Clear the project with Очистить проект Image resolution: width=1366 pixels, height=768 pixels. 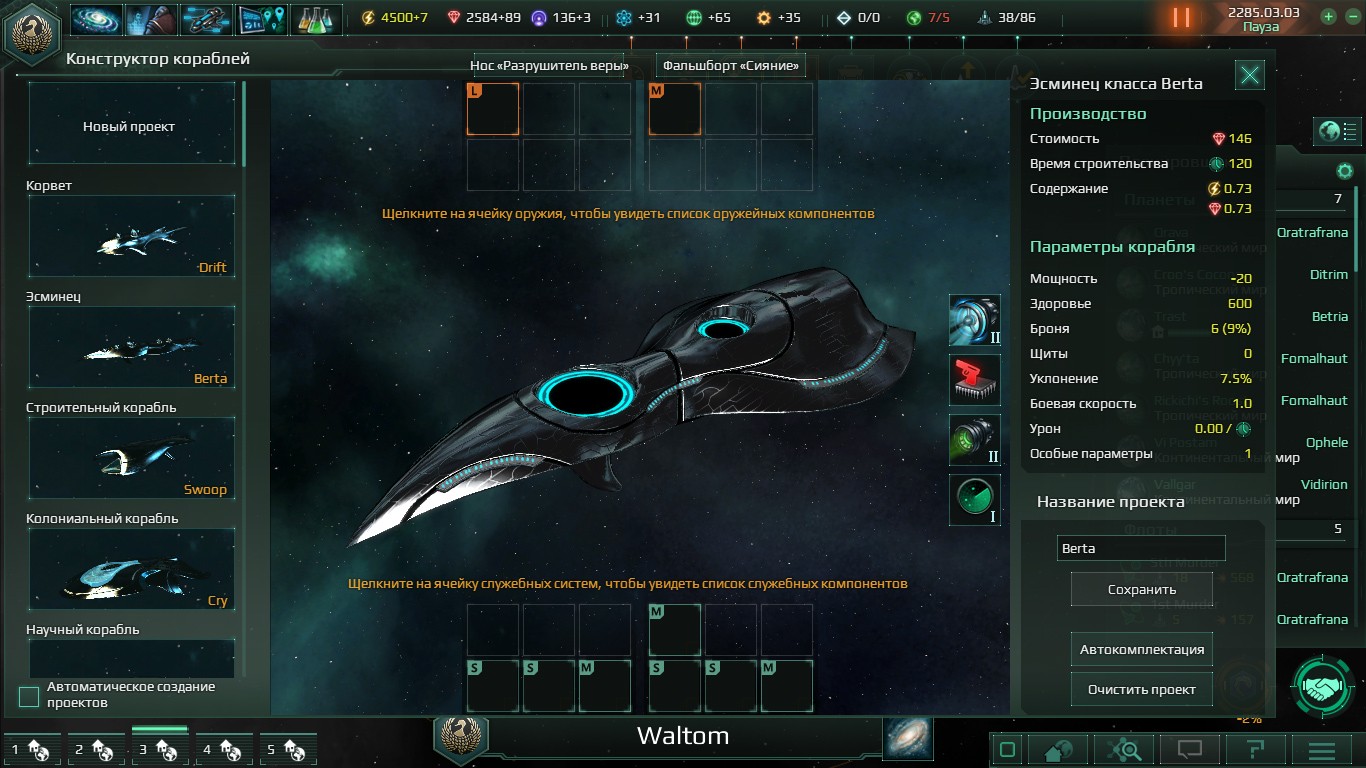tap(1141, 690)
